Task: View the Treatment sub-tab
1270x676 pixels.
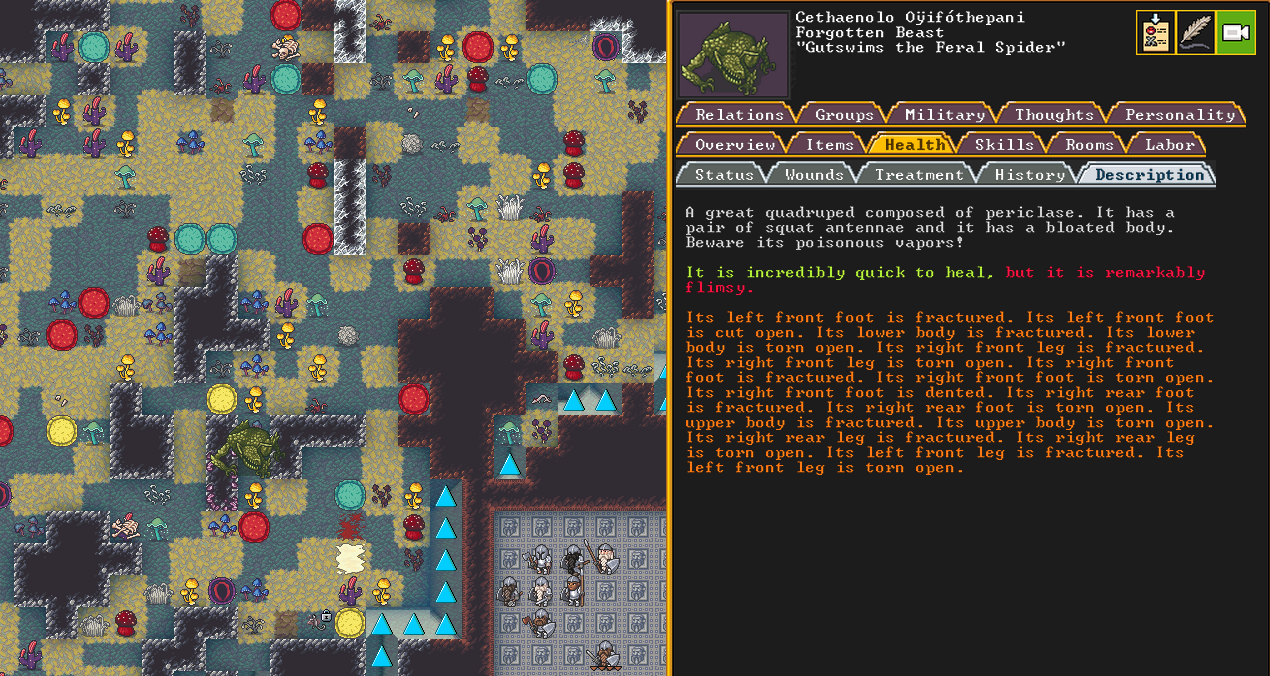Action: tap(918, 175)
